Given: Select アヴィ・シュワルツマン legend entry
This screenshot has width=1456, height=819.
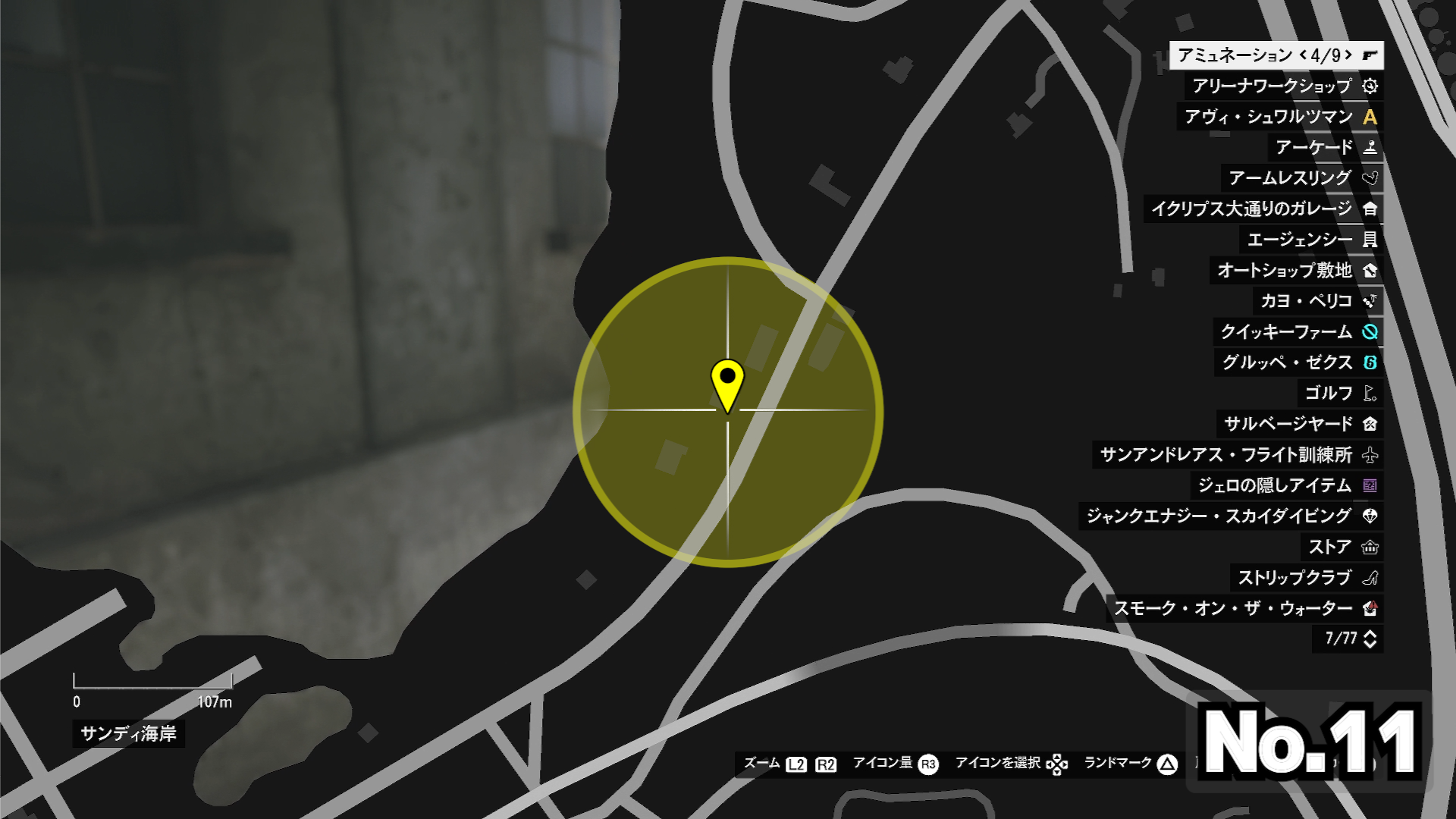Looking at the screenshot, I should tap(1279, 117).
